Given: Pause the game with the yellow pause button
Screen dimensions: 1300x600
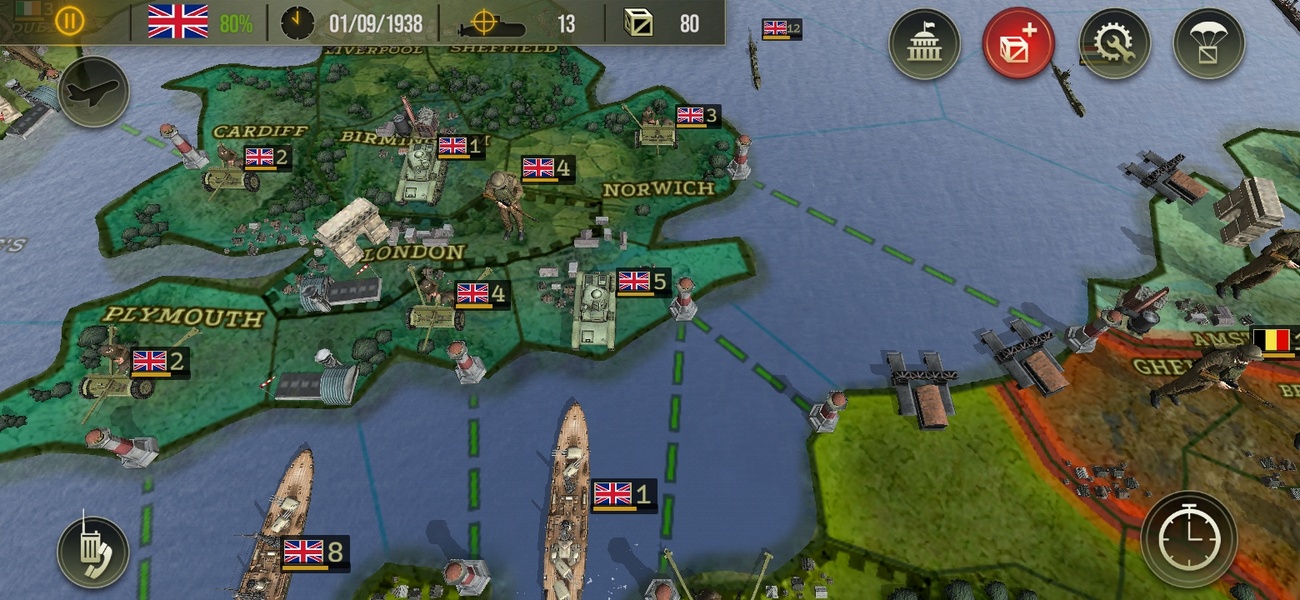Looking at the screenshot, I should click(69, 21).
